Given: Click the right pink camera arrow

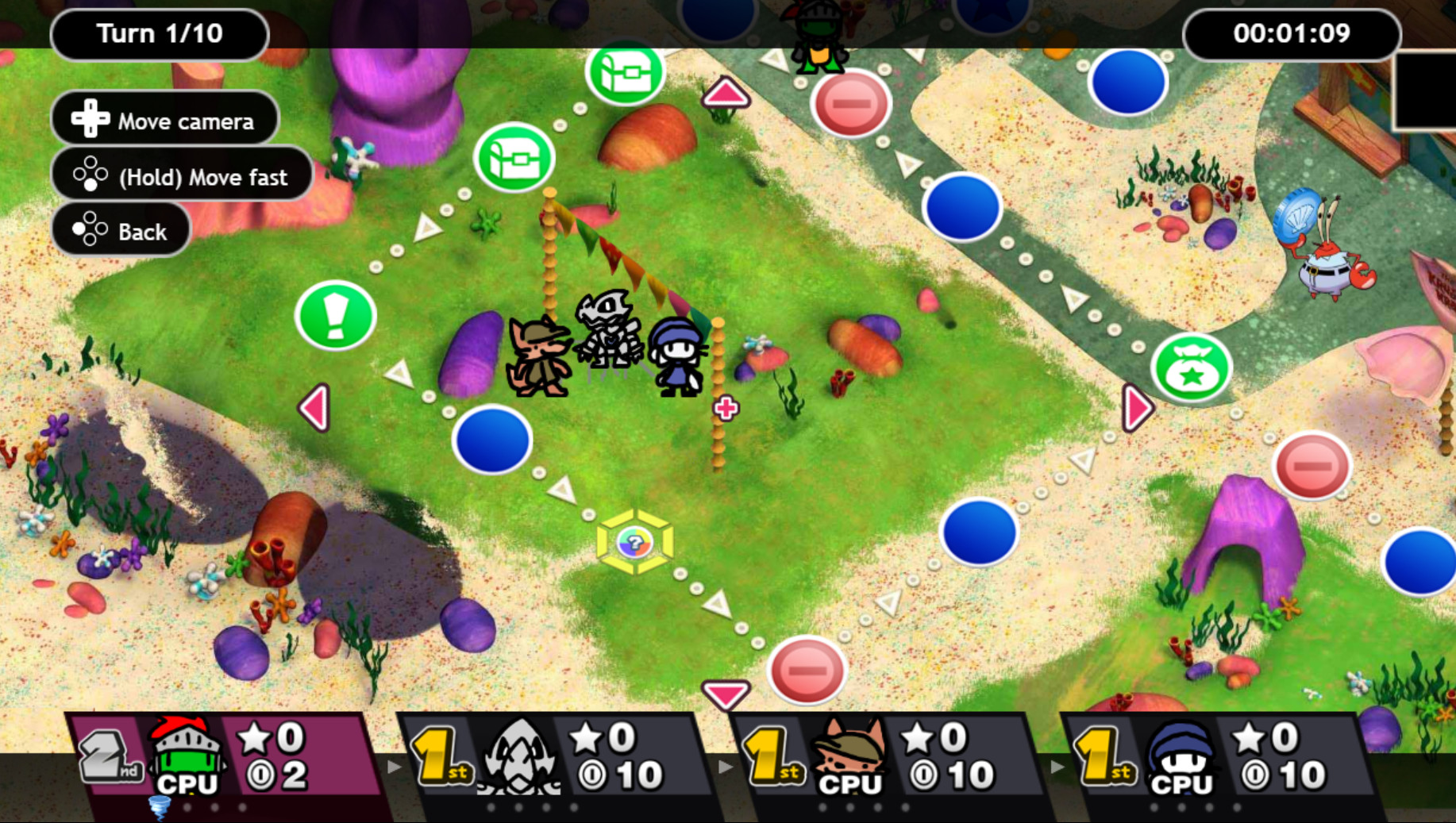Looking at the screenshot, I should click(1135, 406).
